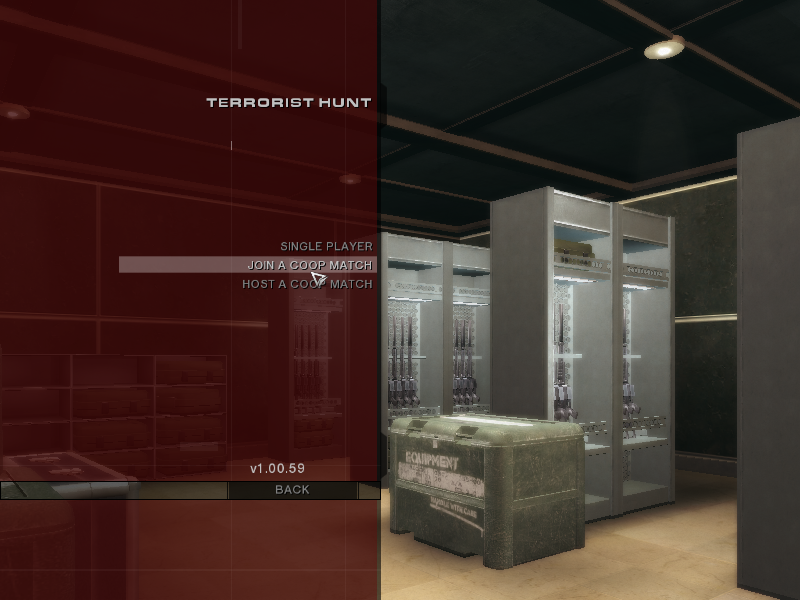The height and width of the screenshot is (600, 800).
Task: Select the Single Player option
Action: [x=326, y=246]
